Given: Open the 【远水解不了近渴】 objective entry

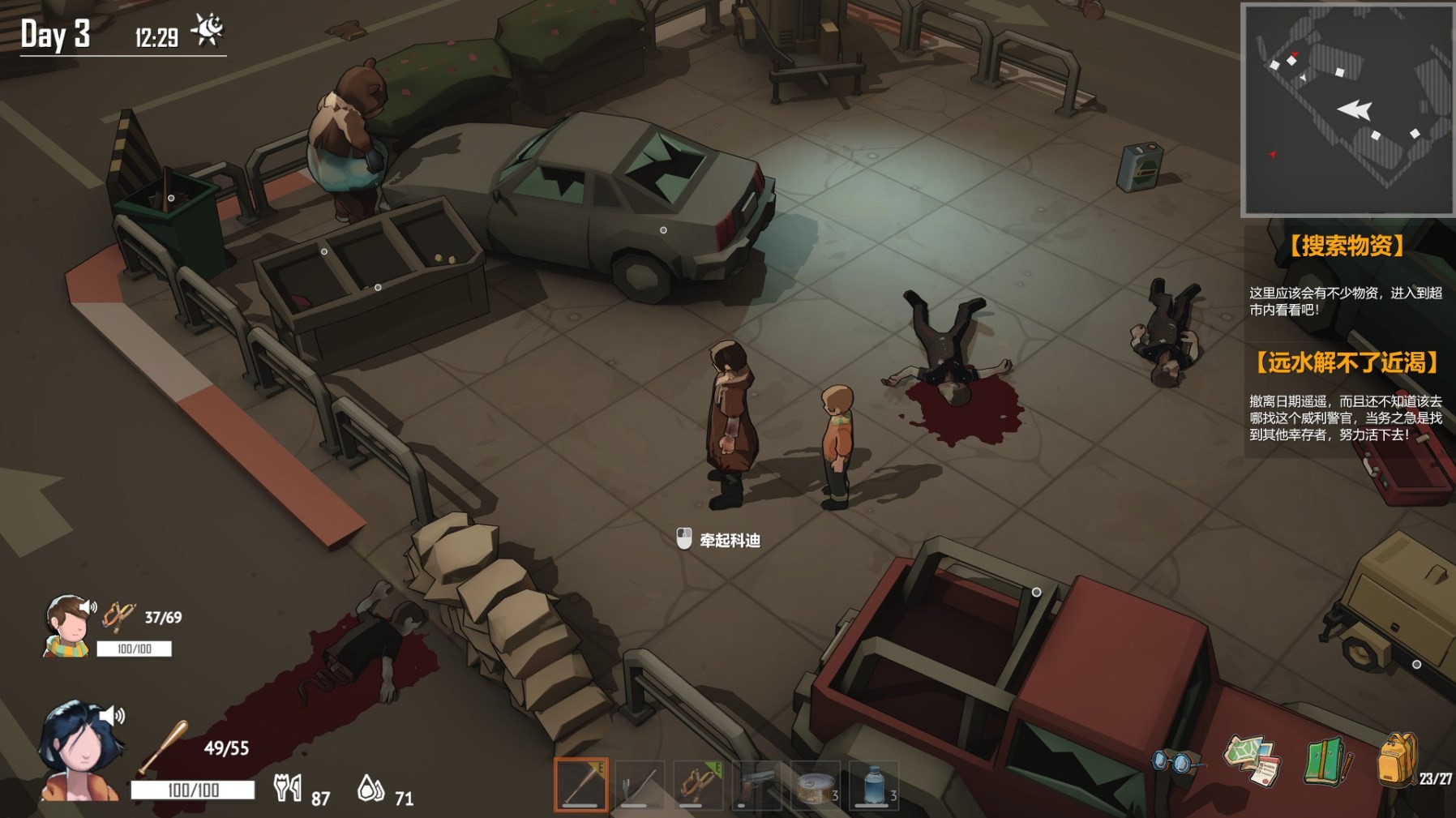Looking at the screenshot, I should 1347,362.
